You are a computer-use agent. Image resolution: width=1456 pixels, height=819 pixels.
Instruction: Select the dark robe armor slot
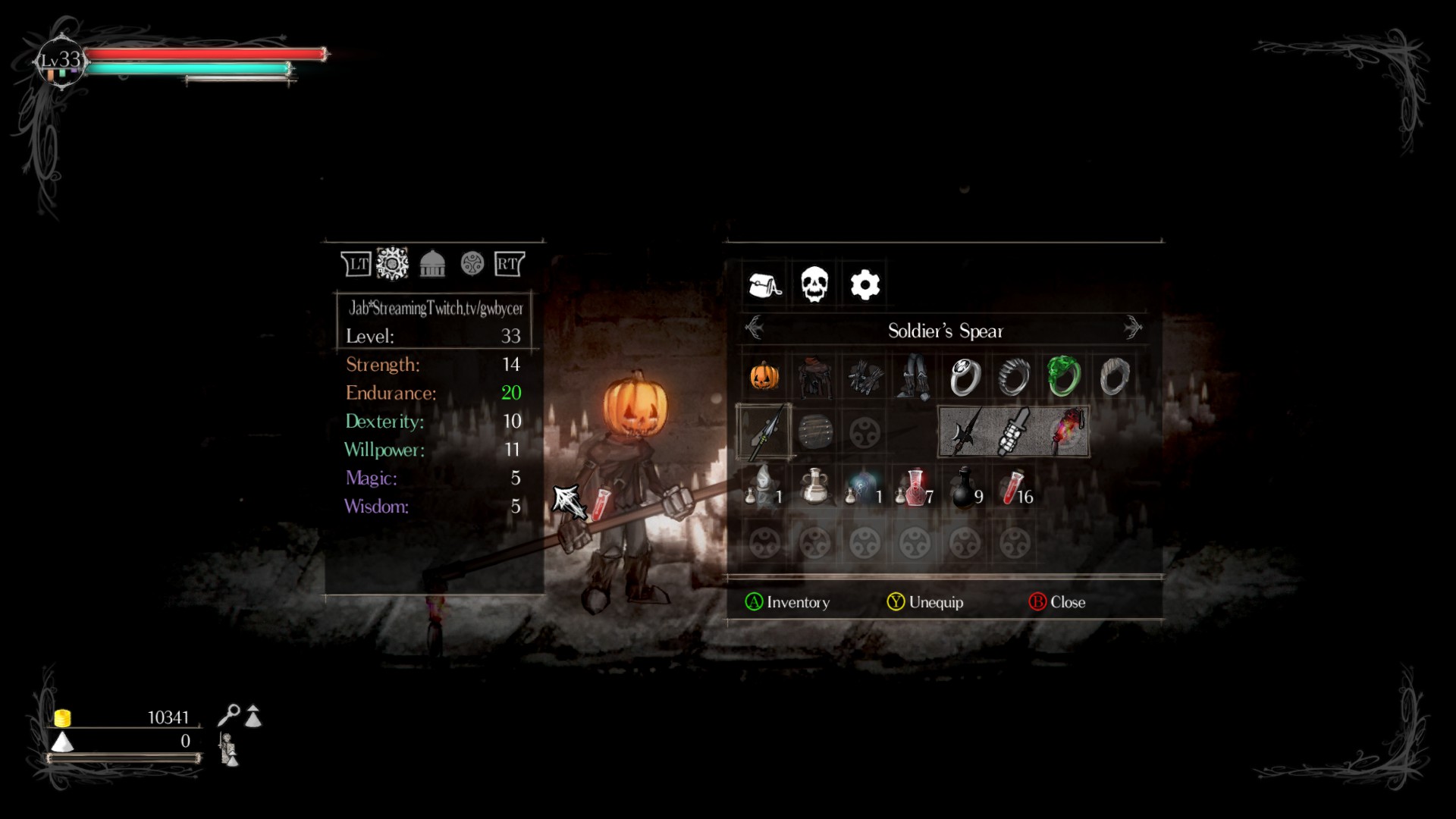click(x=814, y=376)
